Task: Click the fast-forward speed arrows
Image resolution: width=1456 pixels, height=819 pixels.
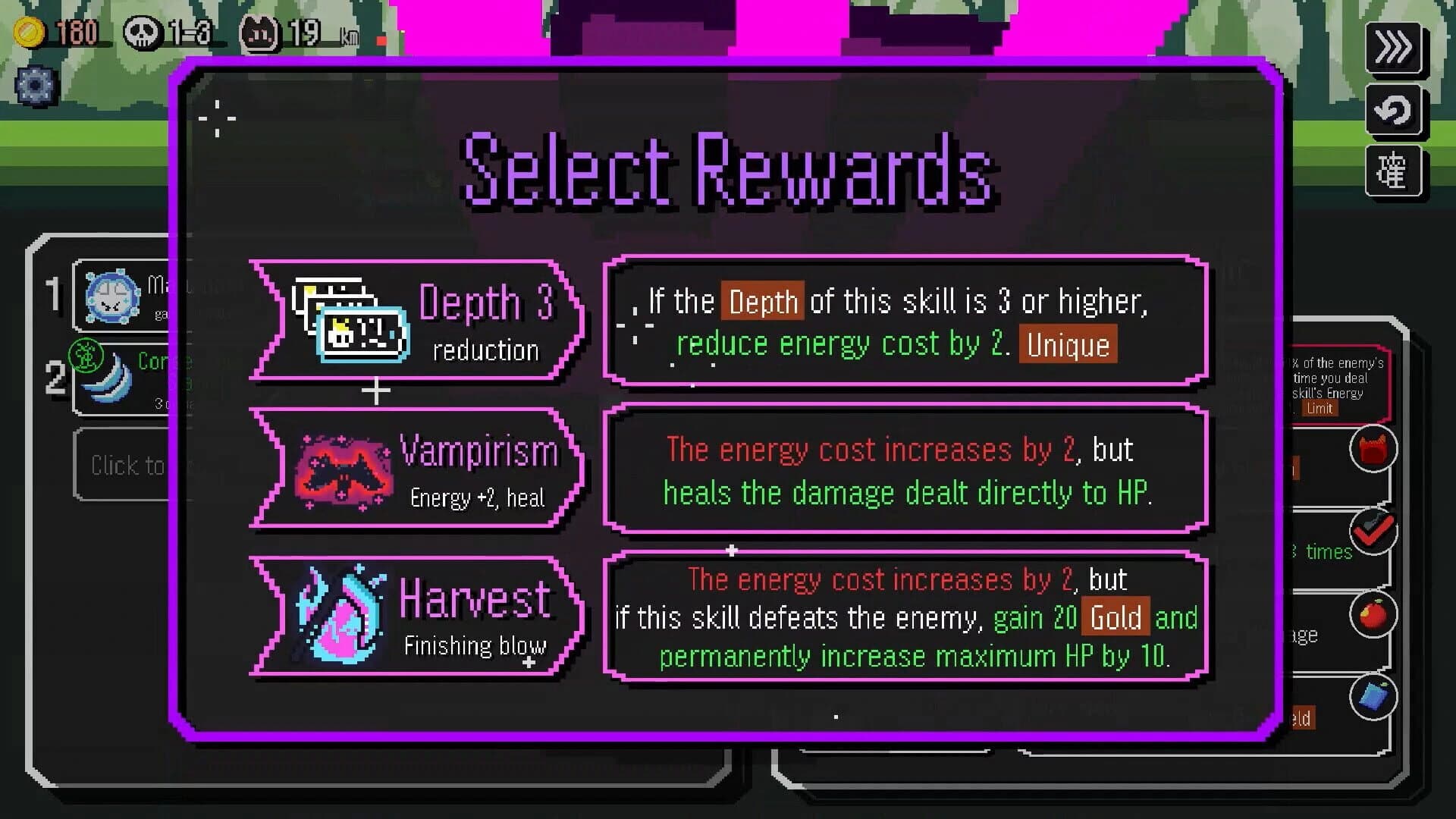Action: (1394, 49)
